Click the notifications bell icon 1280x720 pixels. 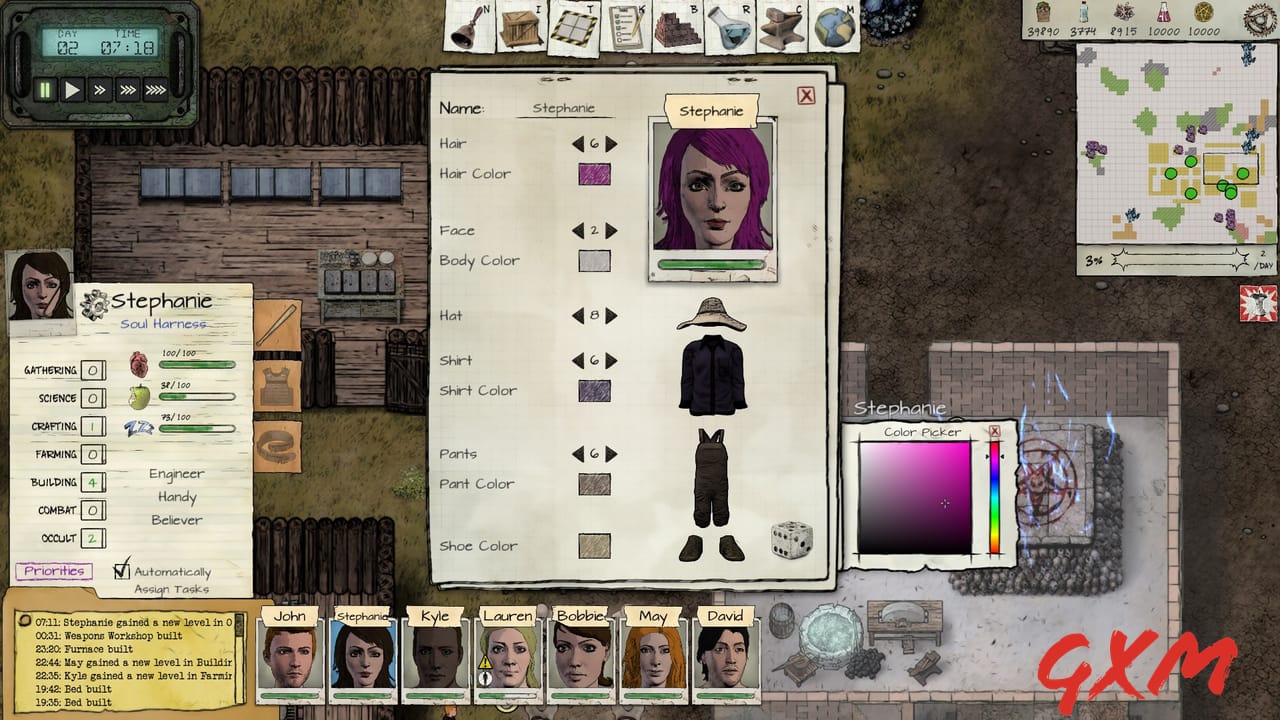point(465,30)
